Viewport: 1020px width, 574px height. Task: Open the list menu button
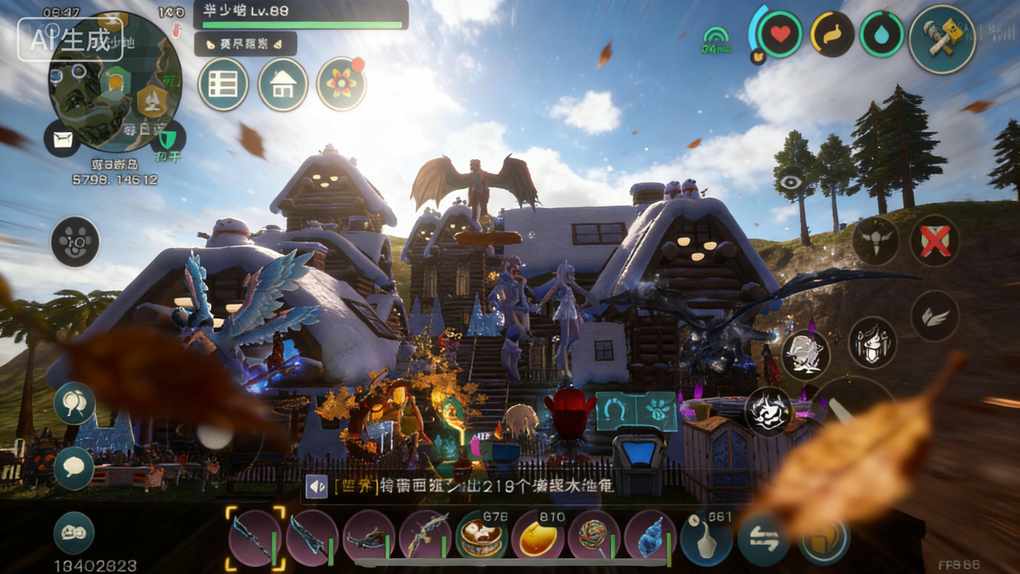pos(223,85)
